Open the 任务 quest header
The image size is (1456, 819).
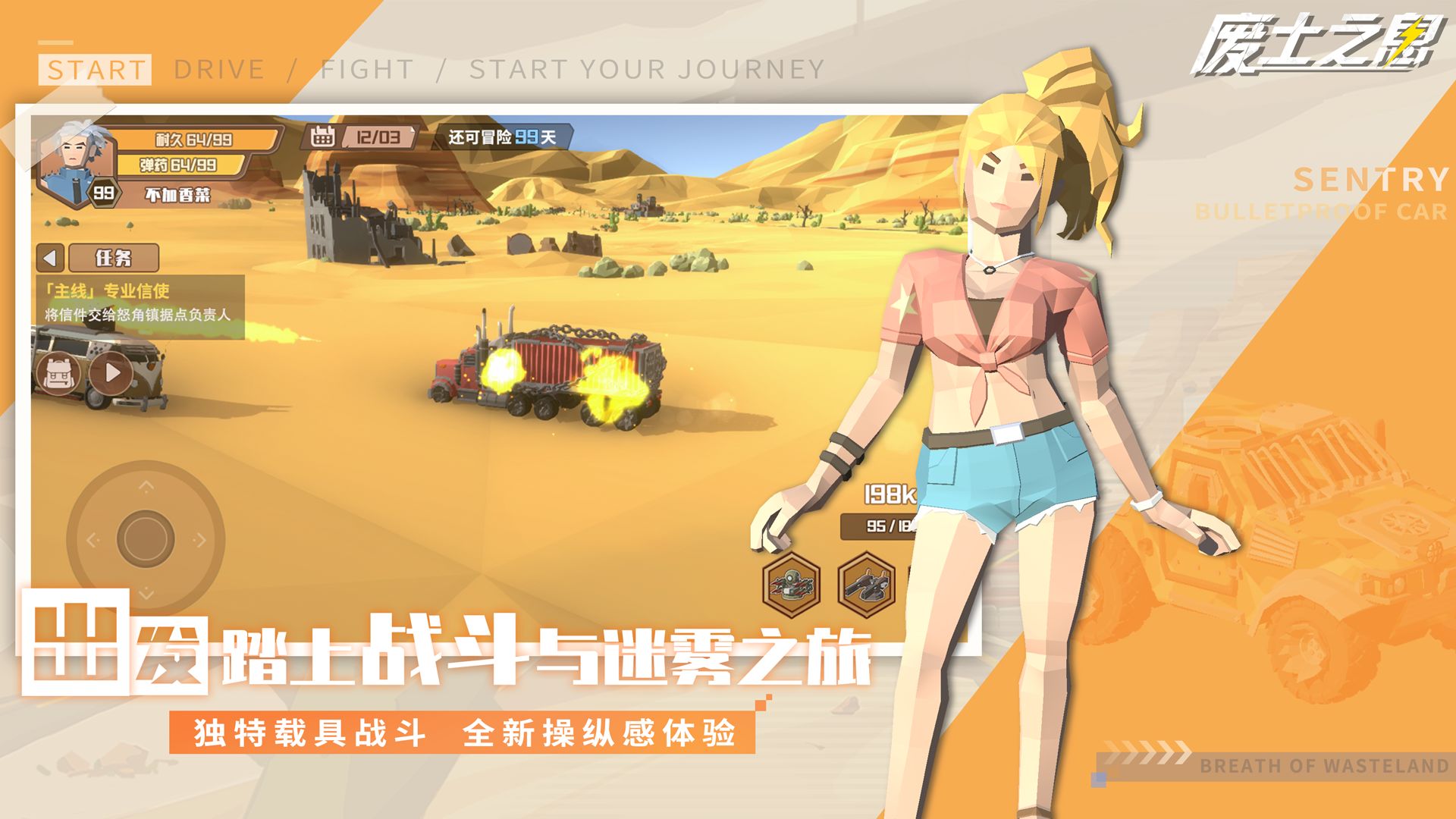(115, 258)
